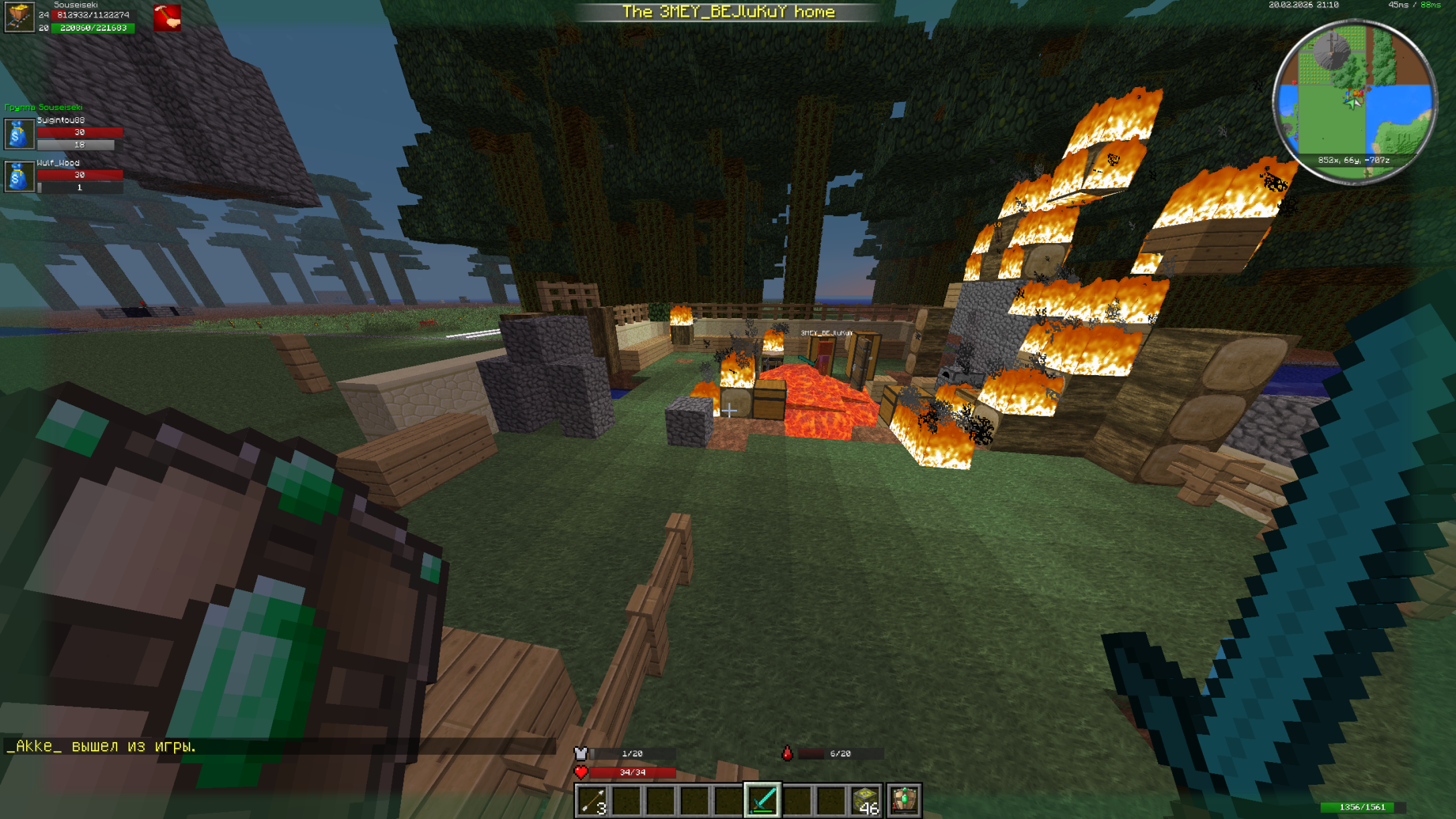
Task: Choose the yellow block stack of 46
Action: 866,800
